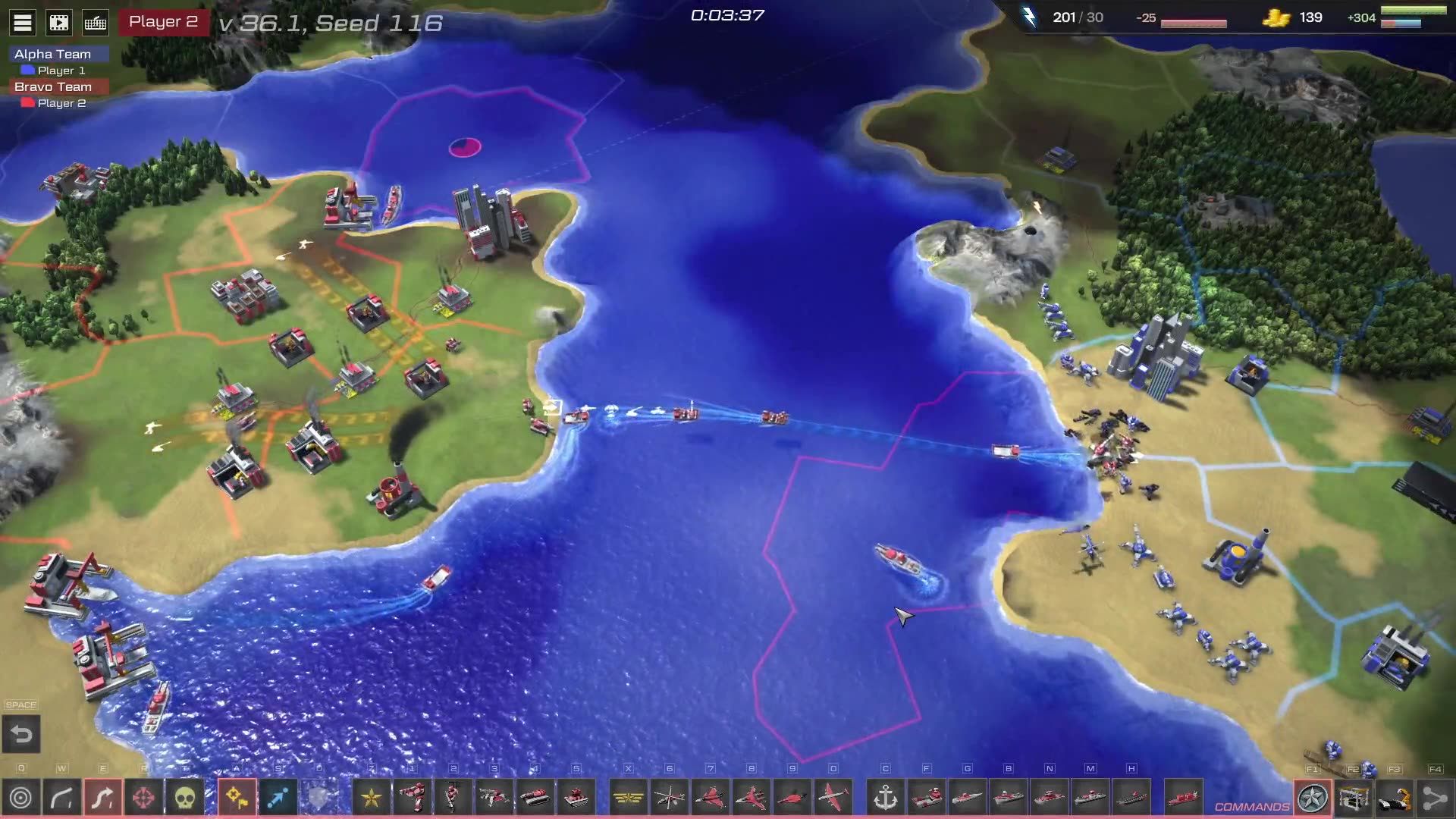The height and width of the screenshot is (819, 1456).
Task: Select the helicopter unit icon
Action: pyautogui.click(x=670, y=798)
